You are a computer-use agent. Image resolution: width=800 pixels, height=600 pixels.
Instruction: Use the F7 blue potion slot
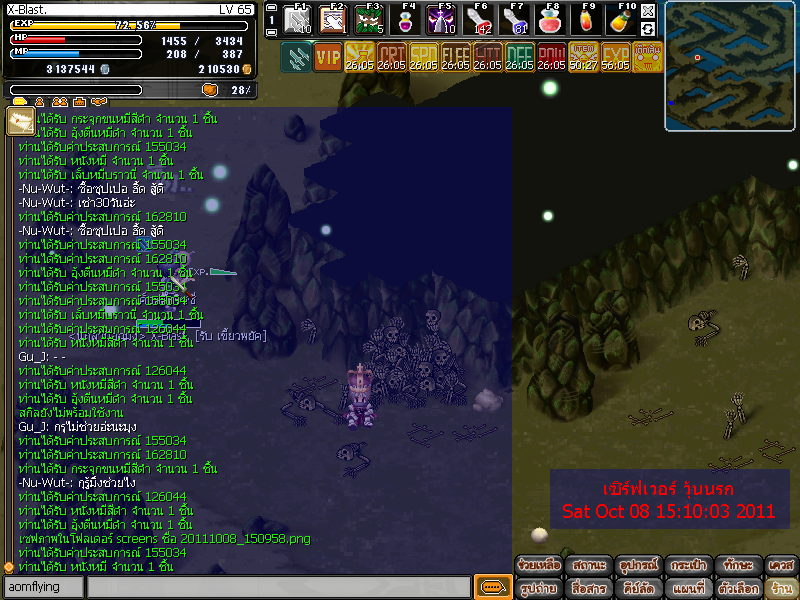[513, 21]
